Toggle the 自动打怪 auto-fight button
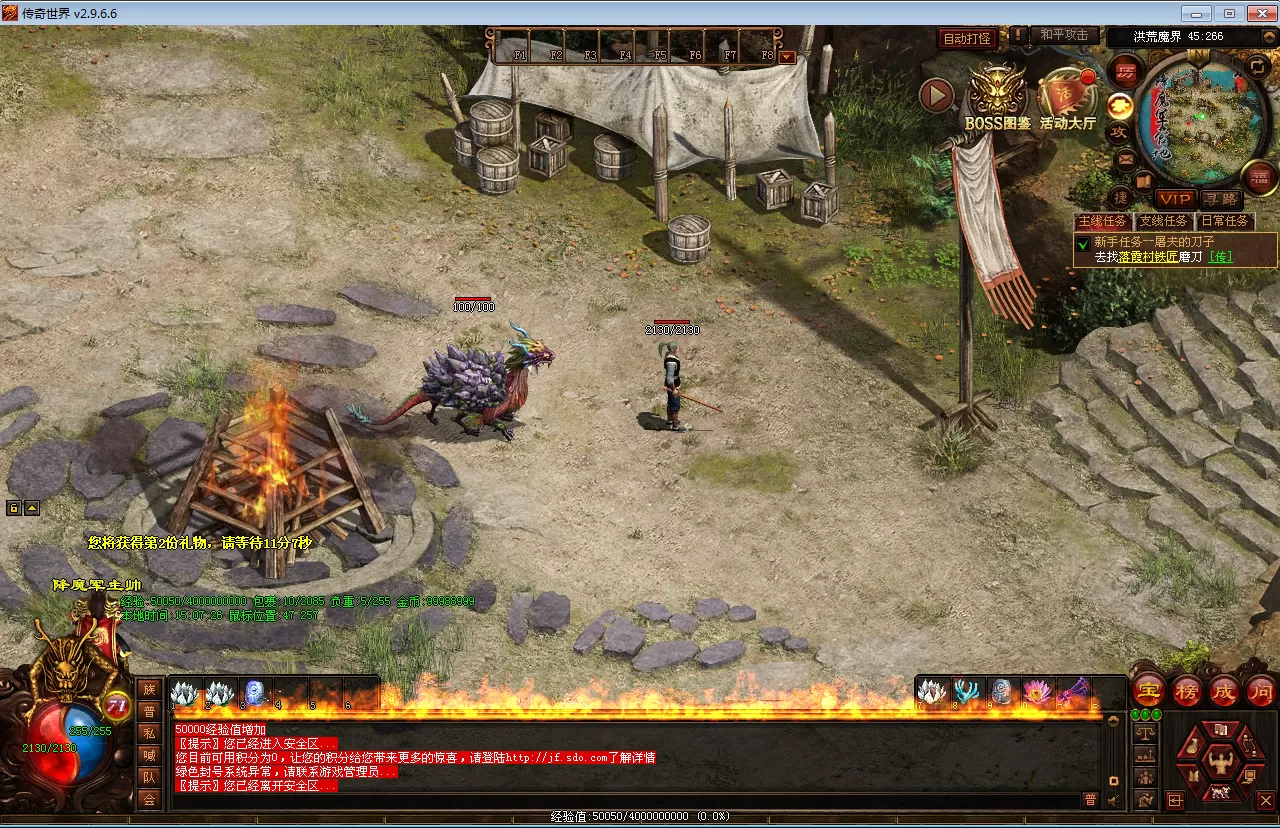This screenshot has width=1280, height=828. (x=967, y=38)
